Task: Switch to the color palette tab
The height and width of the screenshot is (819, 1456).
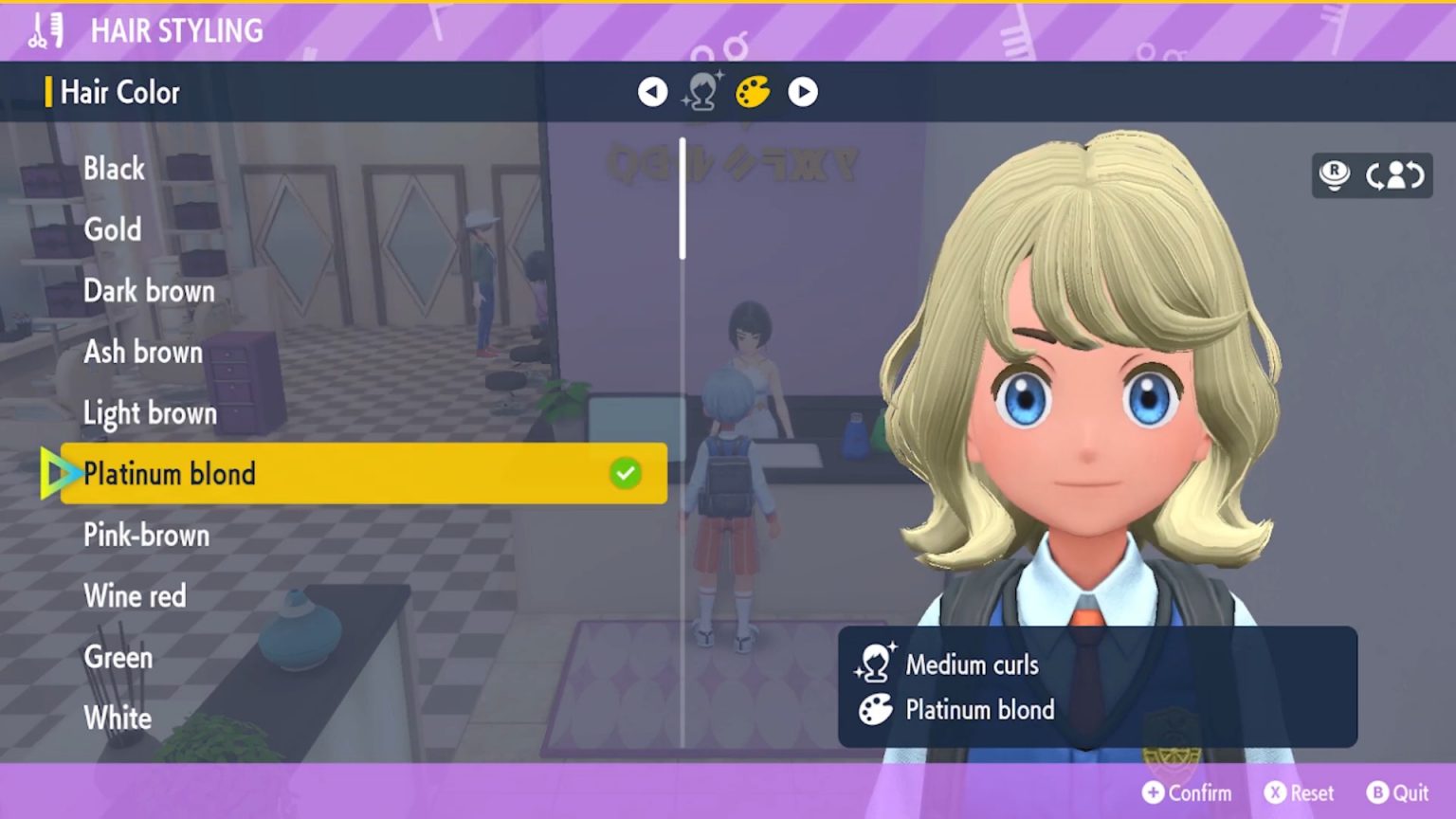Action: (x=753, y=92)
